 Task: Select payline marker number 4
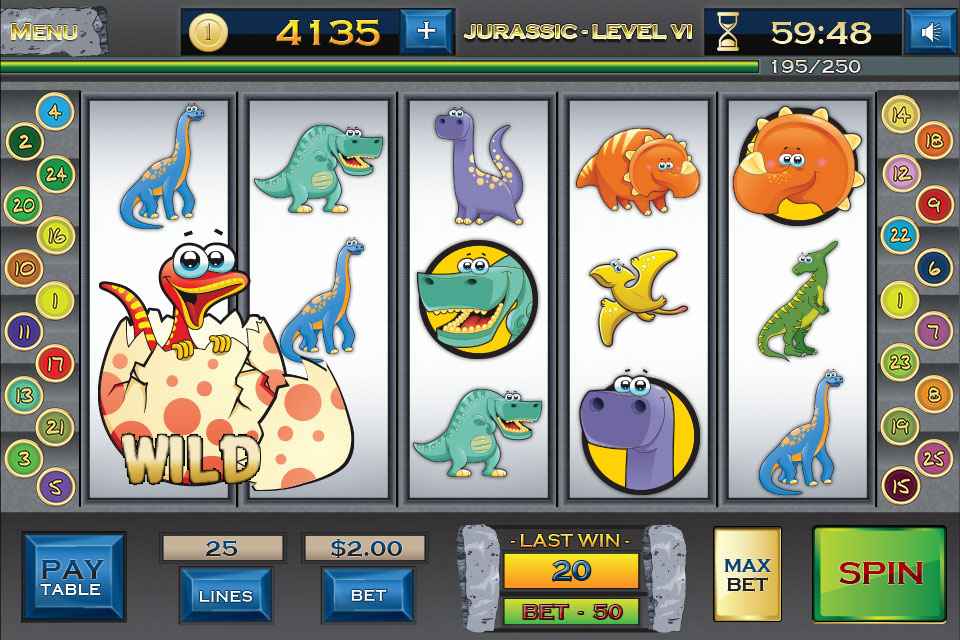[x=53, y=111]
